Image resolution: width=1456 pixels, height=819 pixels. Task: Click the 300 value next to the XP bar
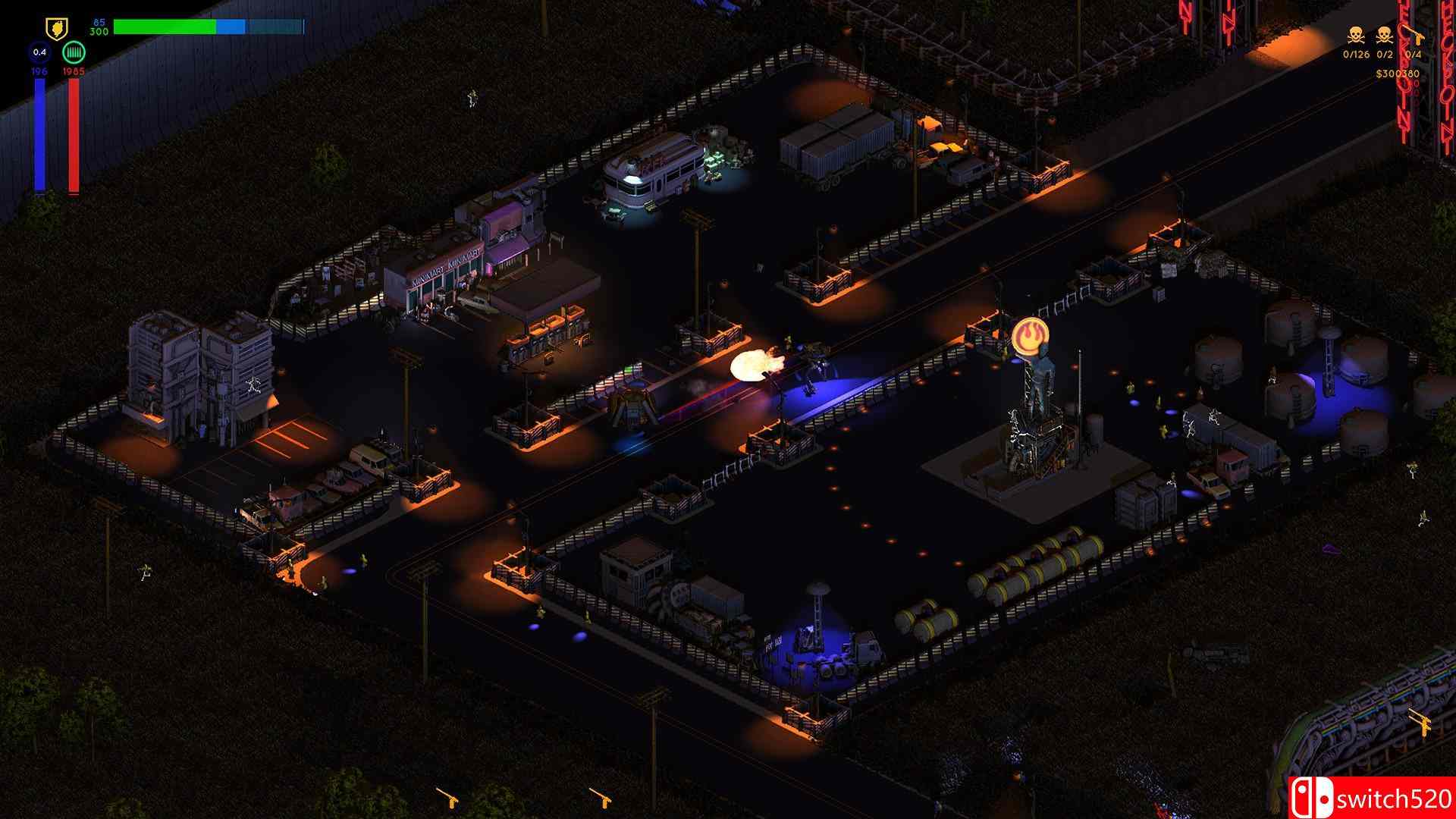[x=99, y=32]
